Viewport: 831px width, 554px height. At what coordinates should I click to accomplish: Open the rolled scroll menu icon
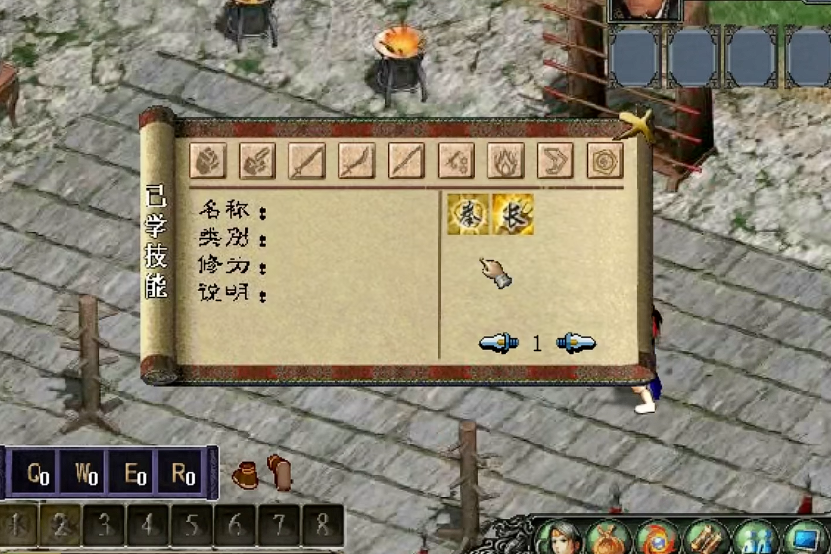point(706,538)
